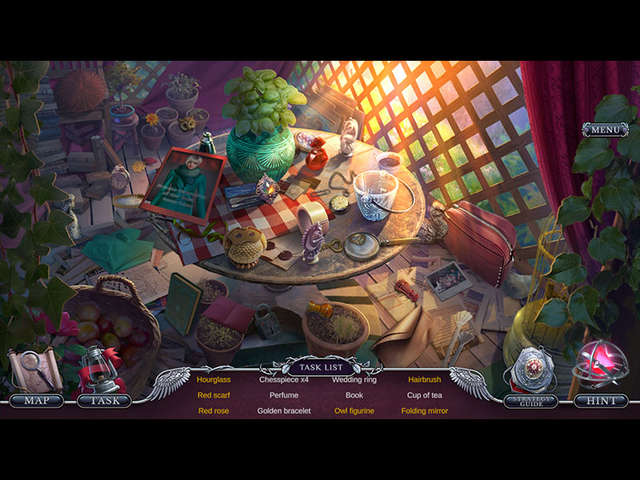Image resolution: width=640 pixels, height=480 pixels.
Task: Select Chesspiece x4 list entry
Action: 284,380
